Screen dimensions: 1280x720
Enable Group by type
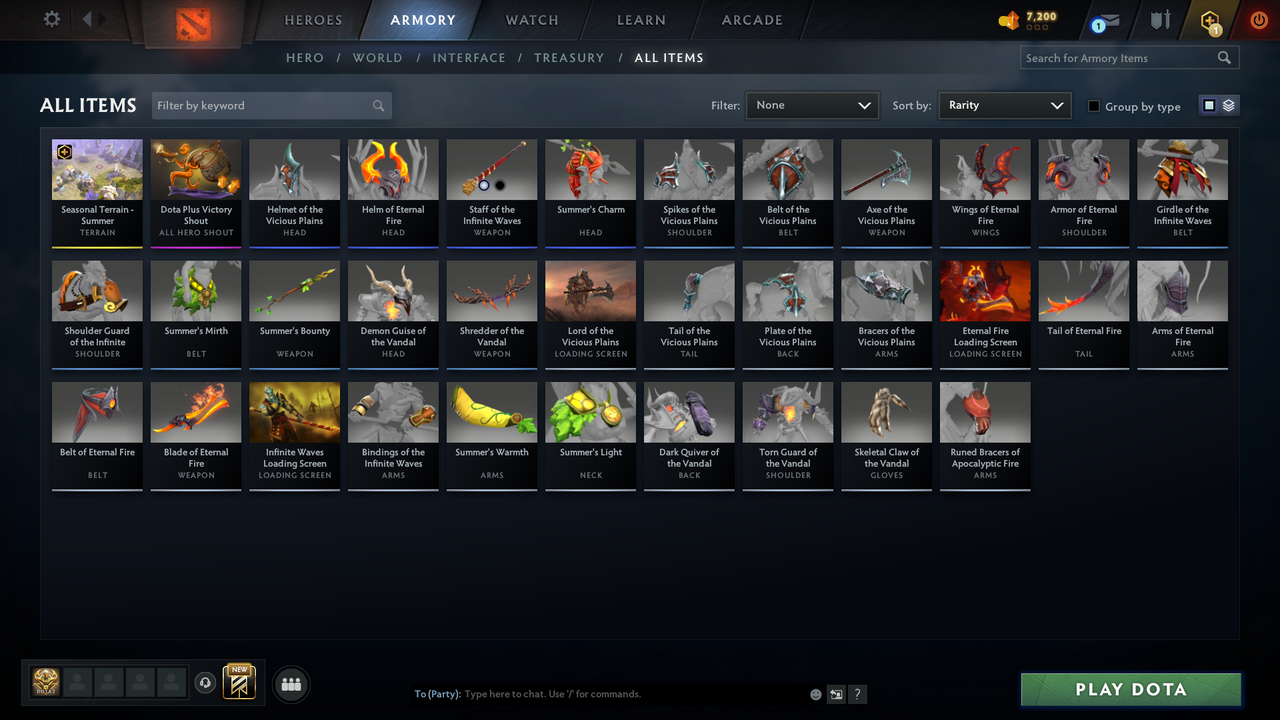click(1095, 106)
